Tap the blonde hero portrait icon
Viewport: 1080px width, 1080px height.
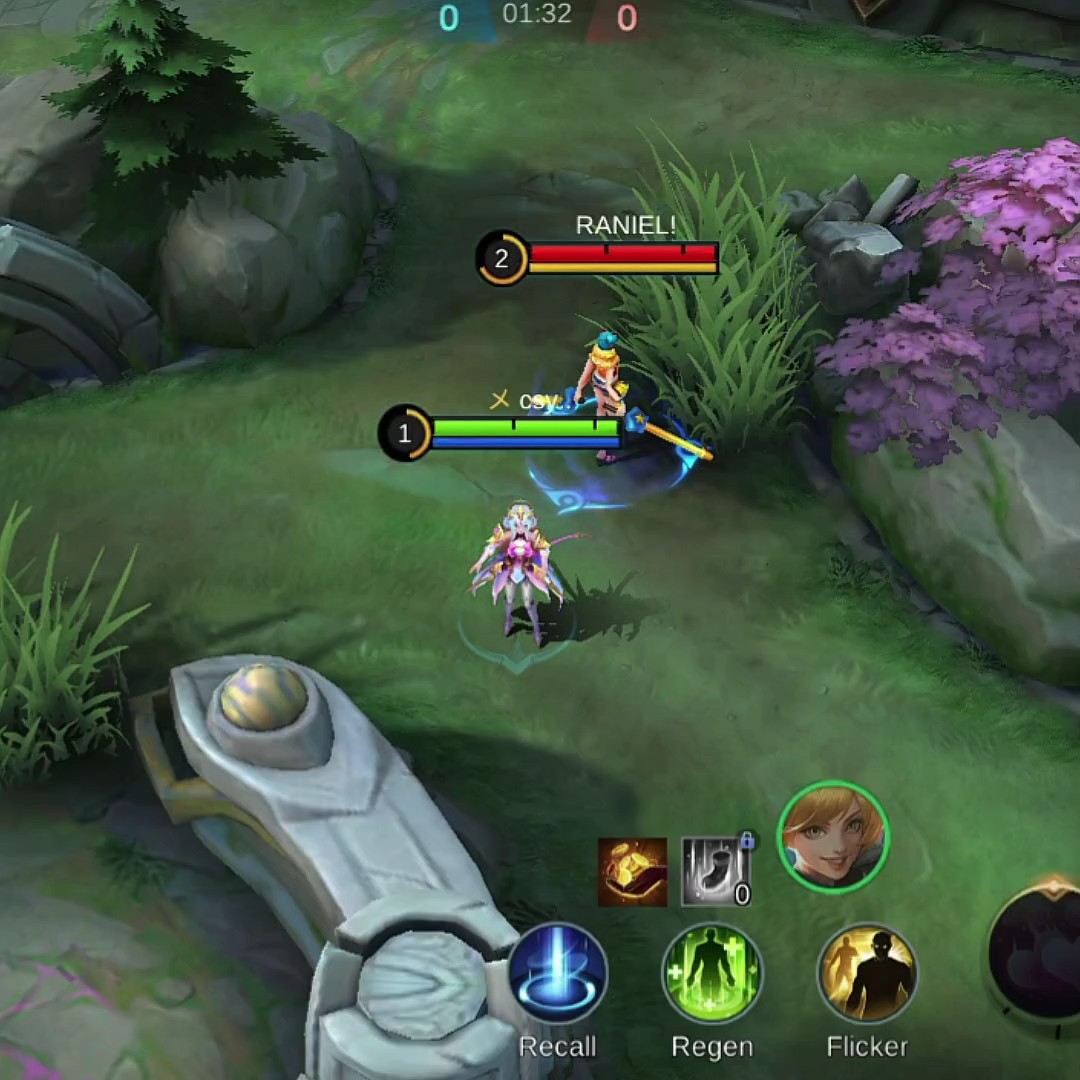(x=833, y=836)
